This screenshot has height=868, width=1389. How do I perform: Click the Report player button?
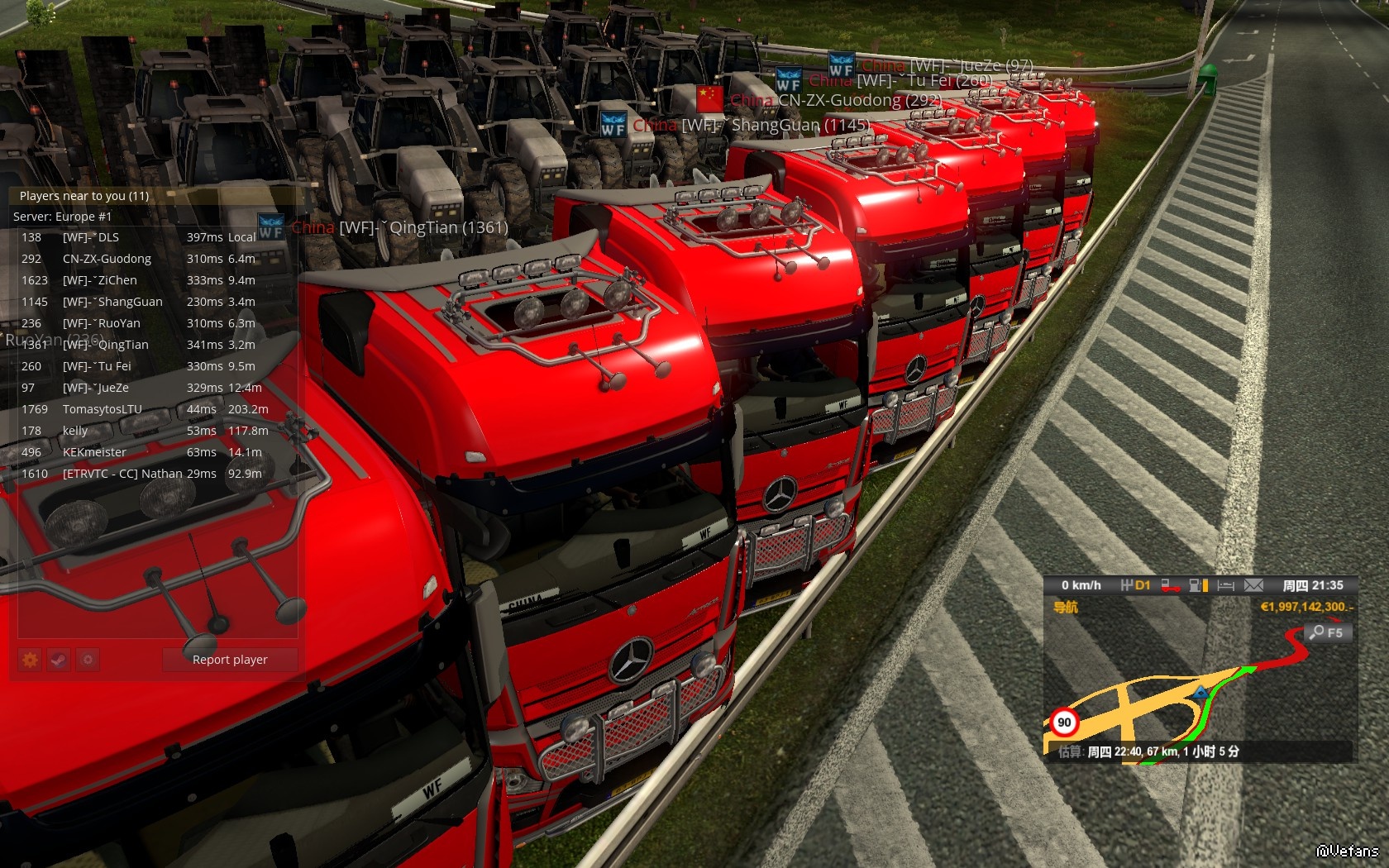tap(230, 660)
